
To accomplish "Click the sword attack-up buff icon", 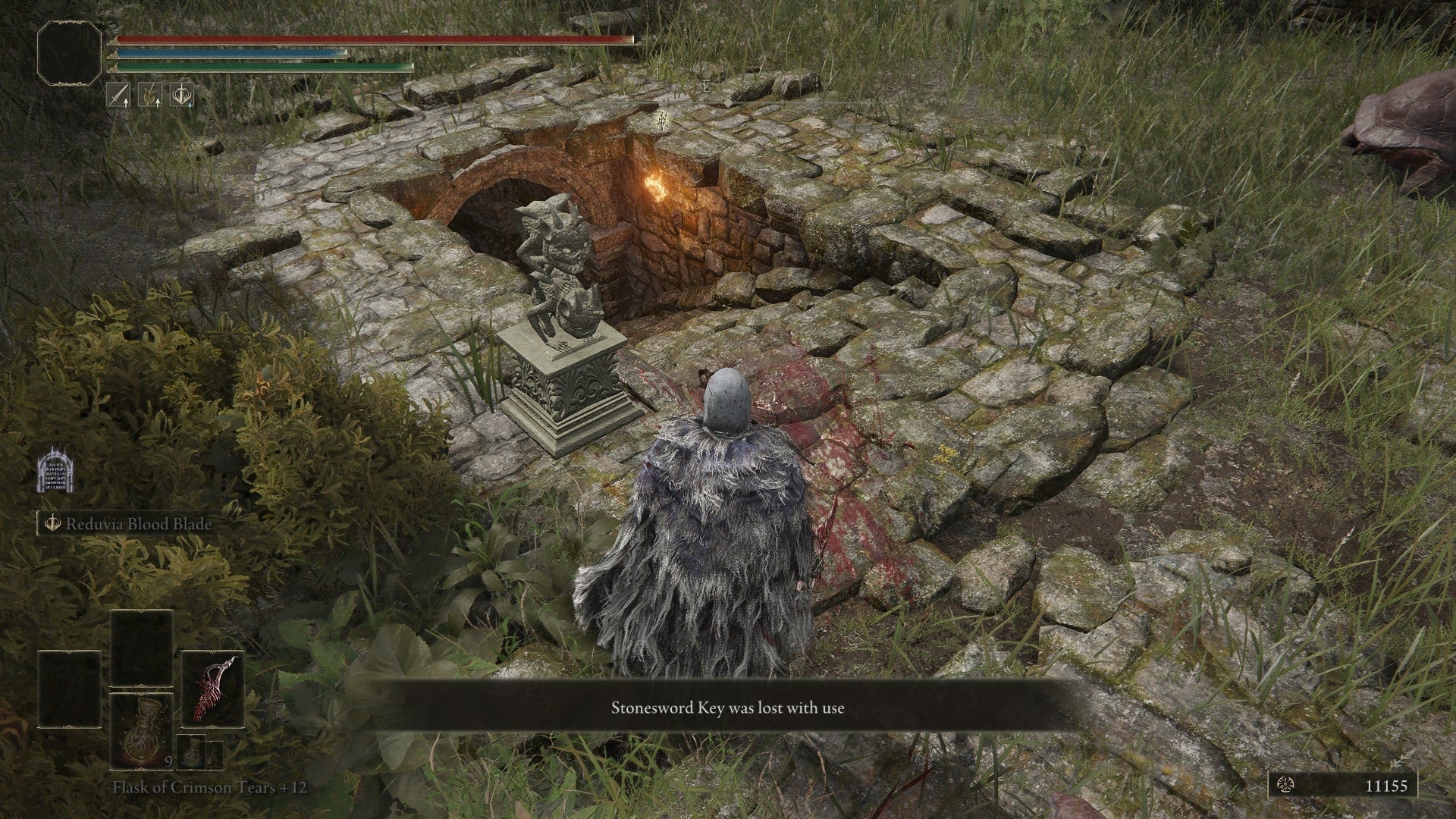I will [x=118, y=95].
